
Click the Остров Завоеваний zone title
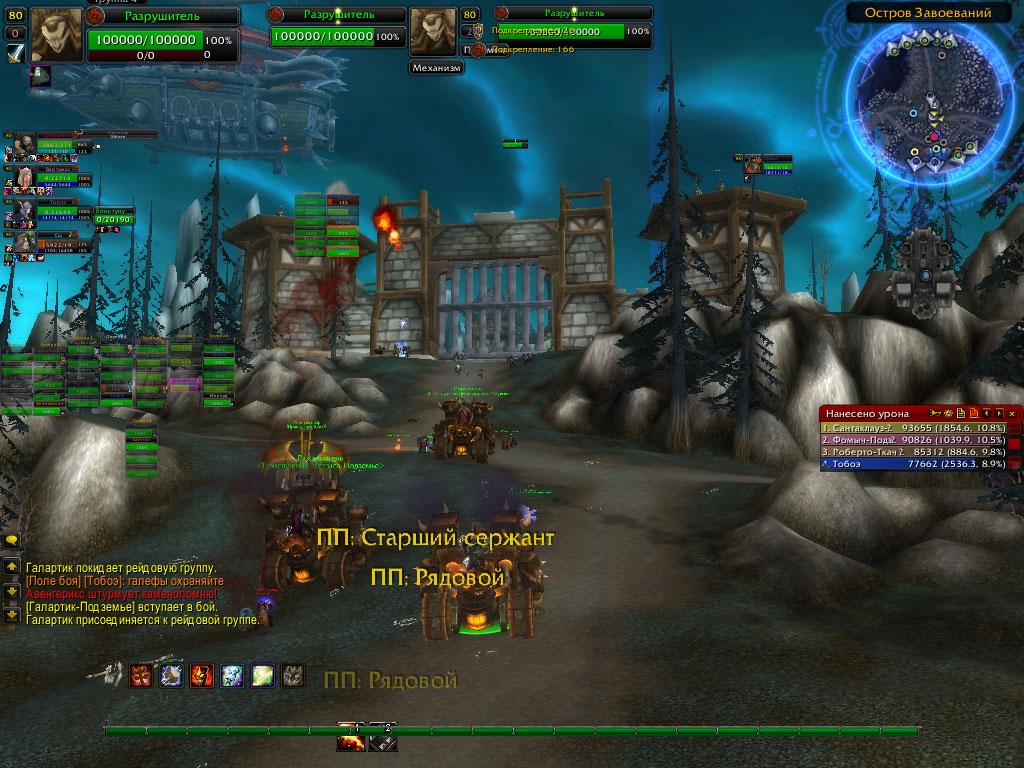(x=919, y=13)
